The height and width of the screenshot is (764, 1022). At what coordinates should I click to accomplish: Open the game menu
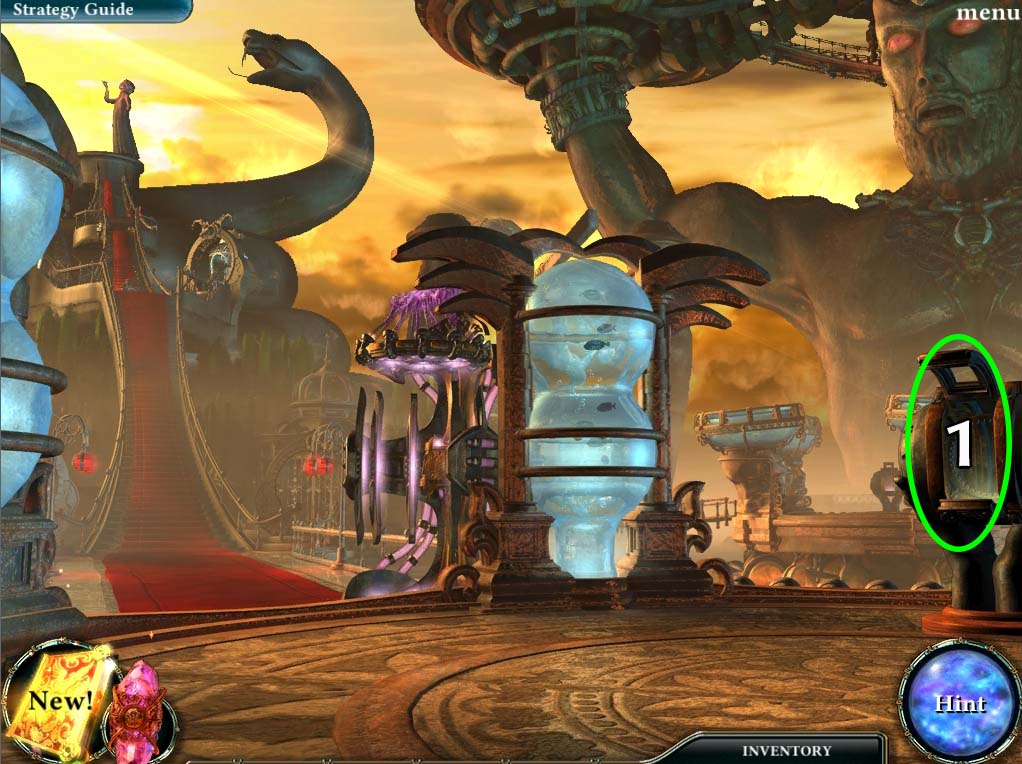986,13
